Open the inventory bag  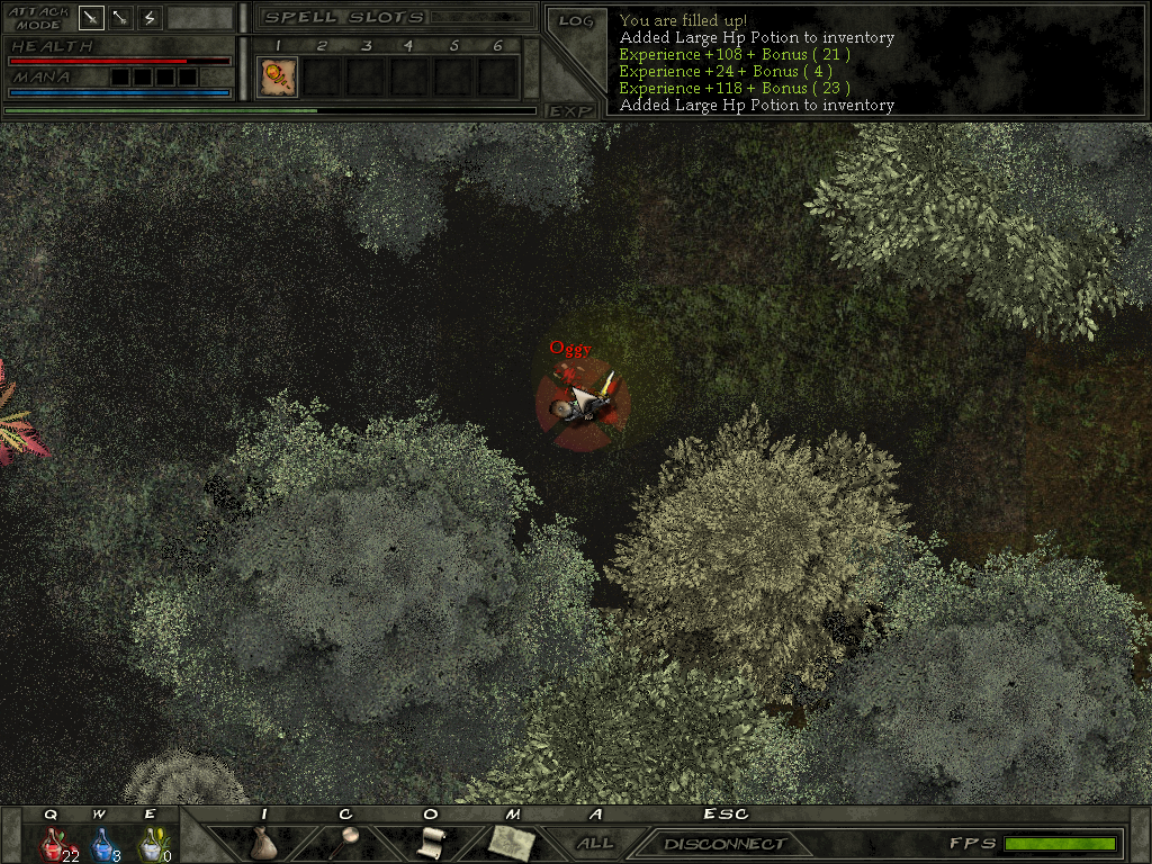point(264,843)
